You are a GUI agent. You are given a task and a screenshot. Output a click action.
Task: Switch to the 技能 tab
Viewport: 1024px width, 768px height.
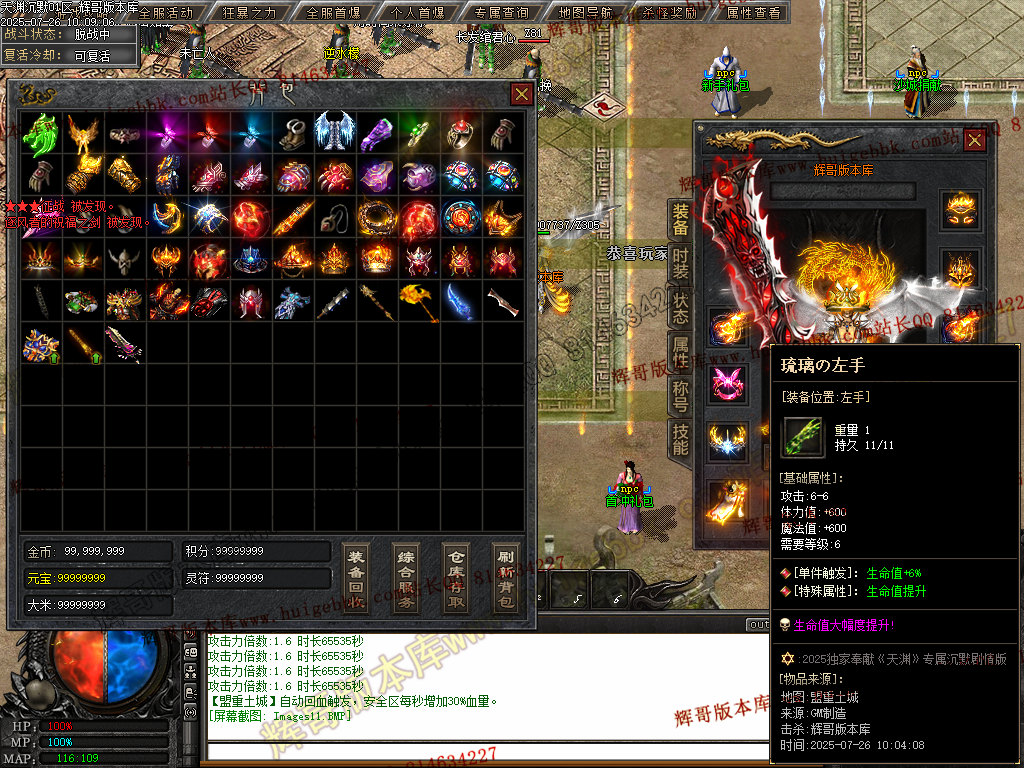pyautogui.click(x=680, y=440)
